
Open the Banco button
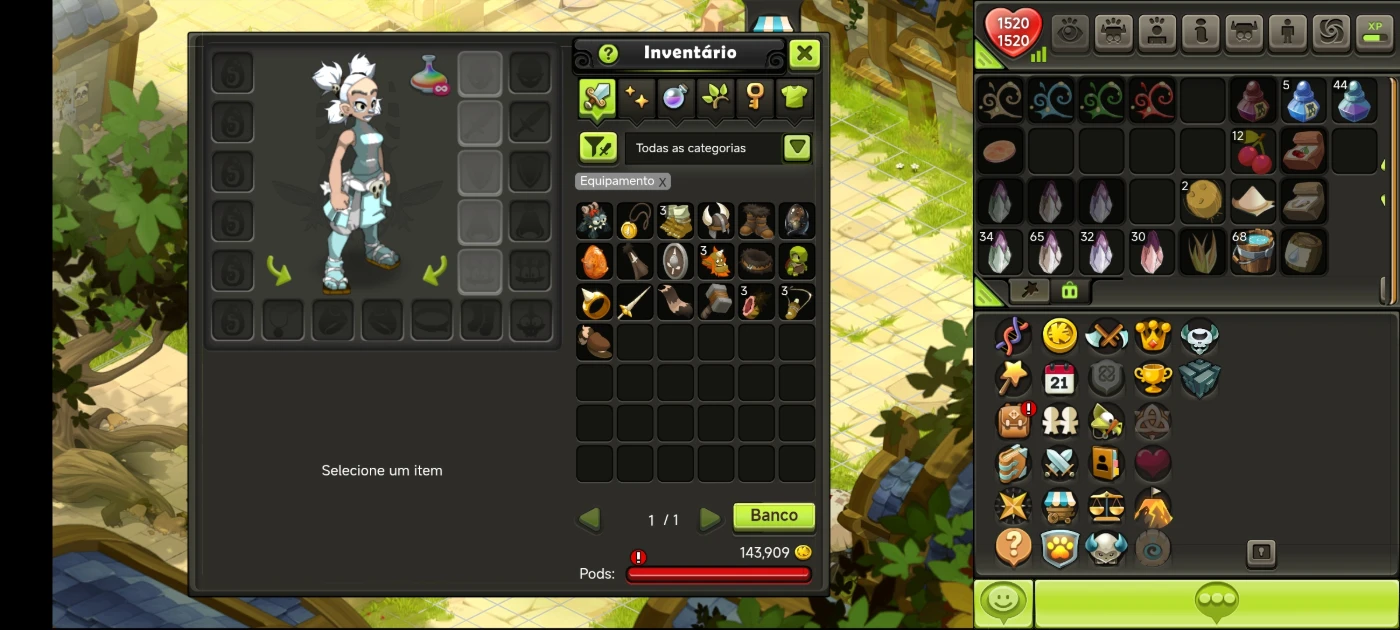(774, 516)
